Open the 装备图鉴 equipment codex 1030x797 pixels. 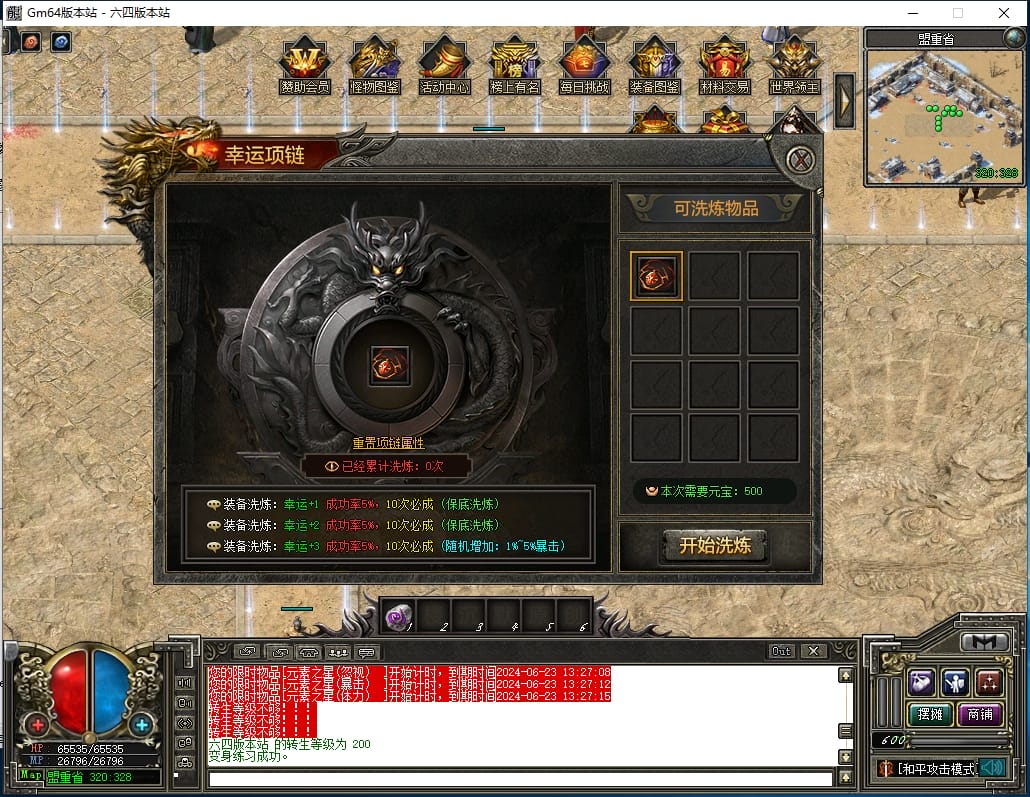click(655, 65)
